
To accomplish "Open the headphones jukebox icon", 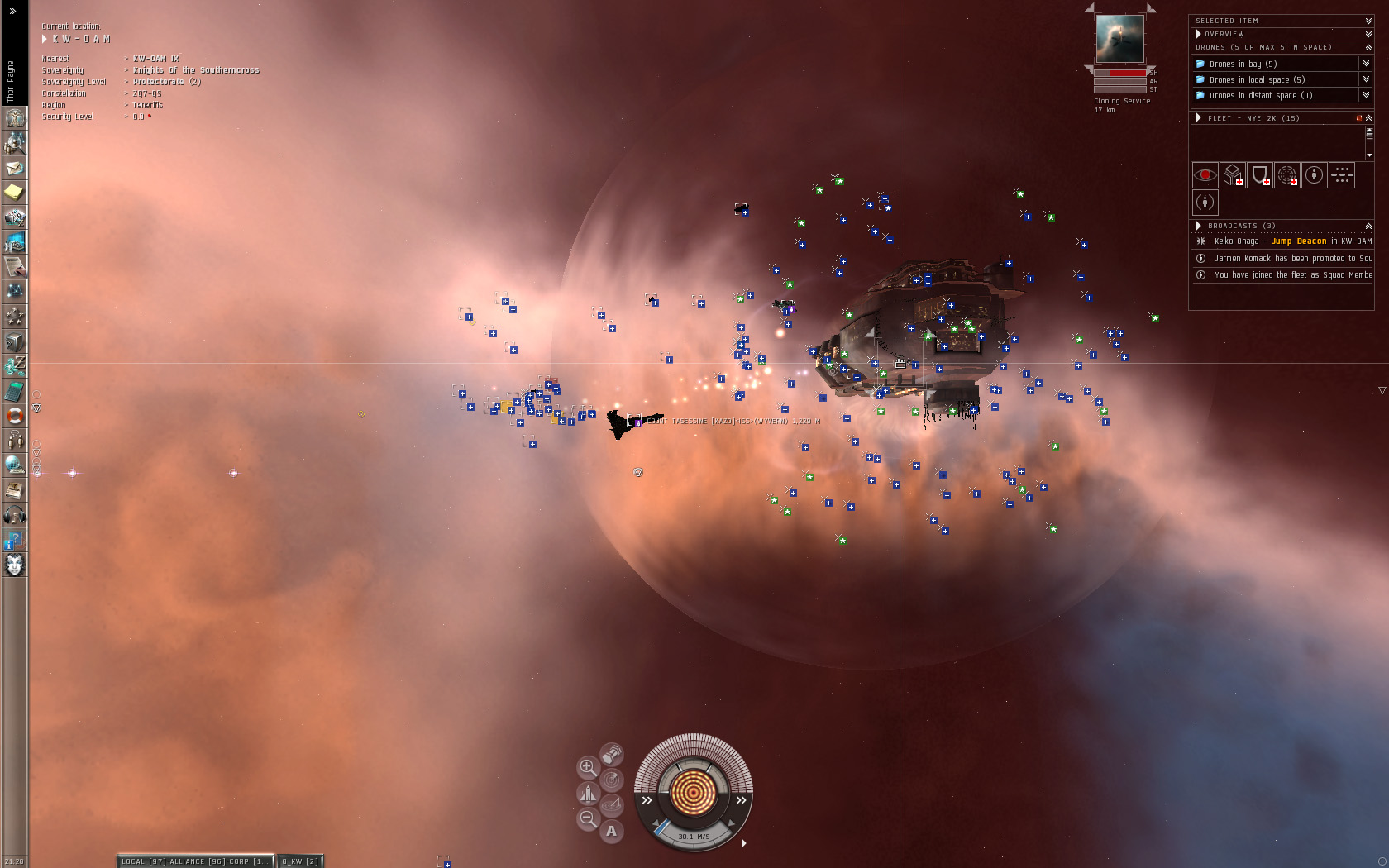I will 14,515.
